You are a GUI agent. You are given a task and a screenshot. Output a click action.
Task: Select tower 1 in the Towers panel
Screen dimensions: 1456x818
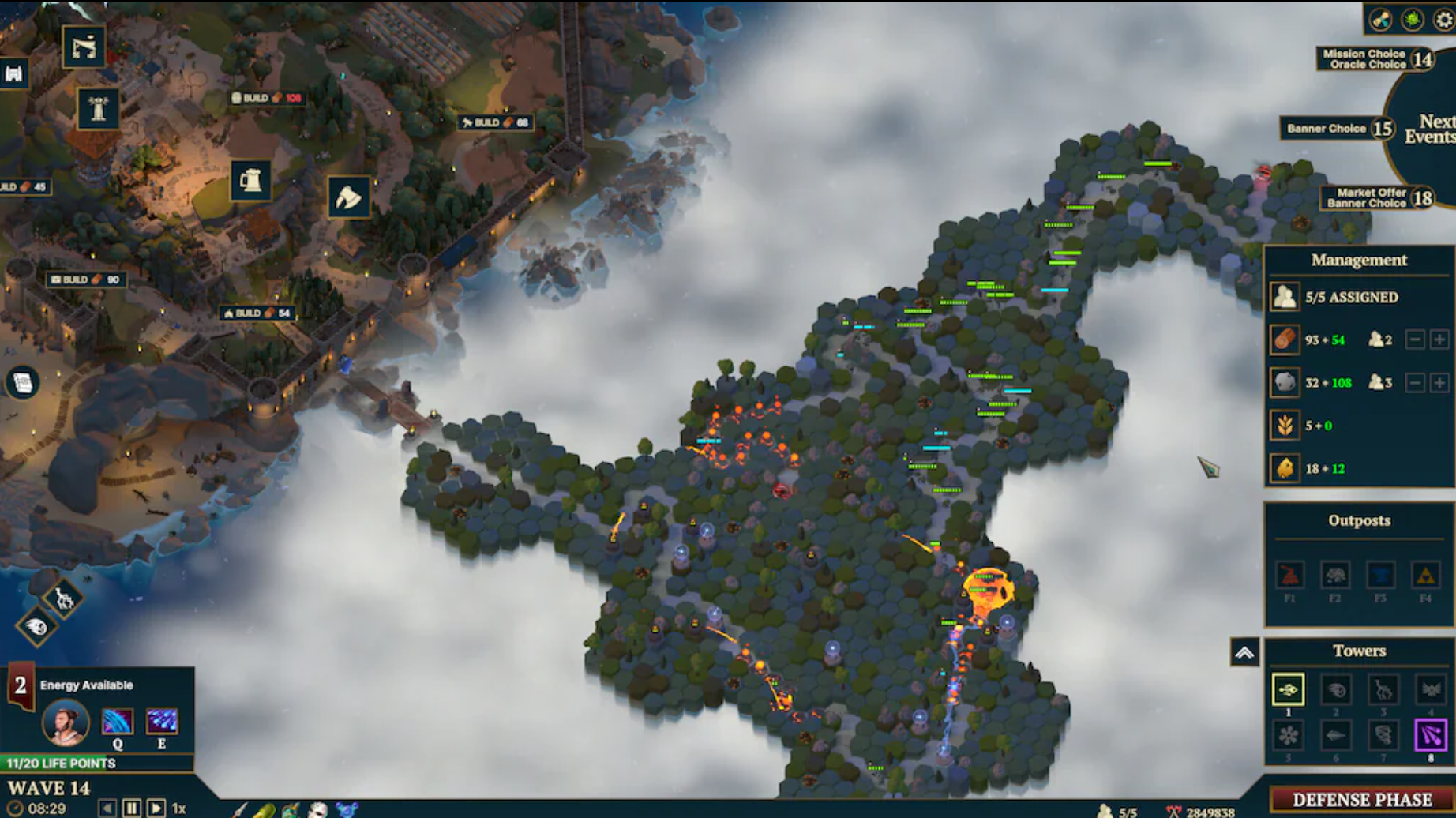pos(1288,690)
